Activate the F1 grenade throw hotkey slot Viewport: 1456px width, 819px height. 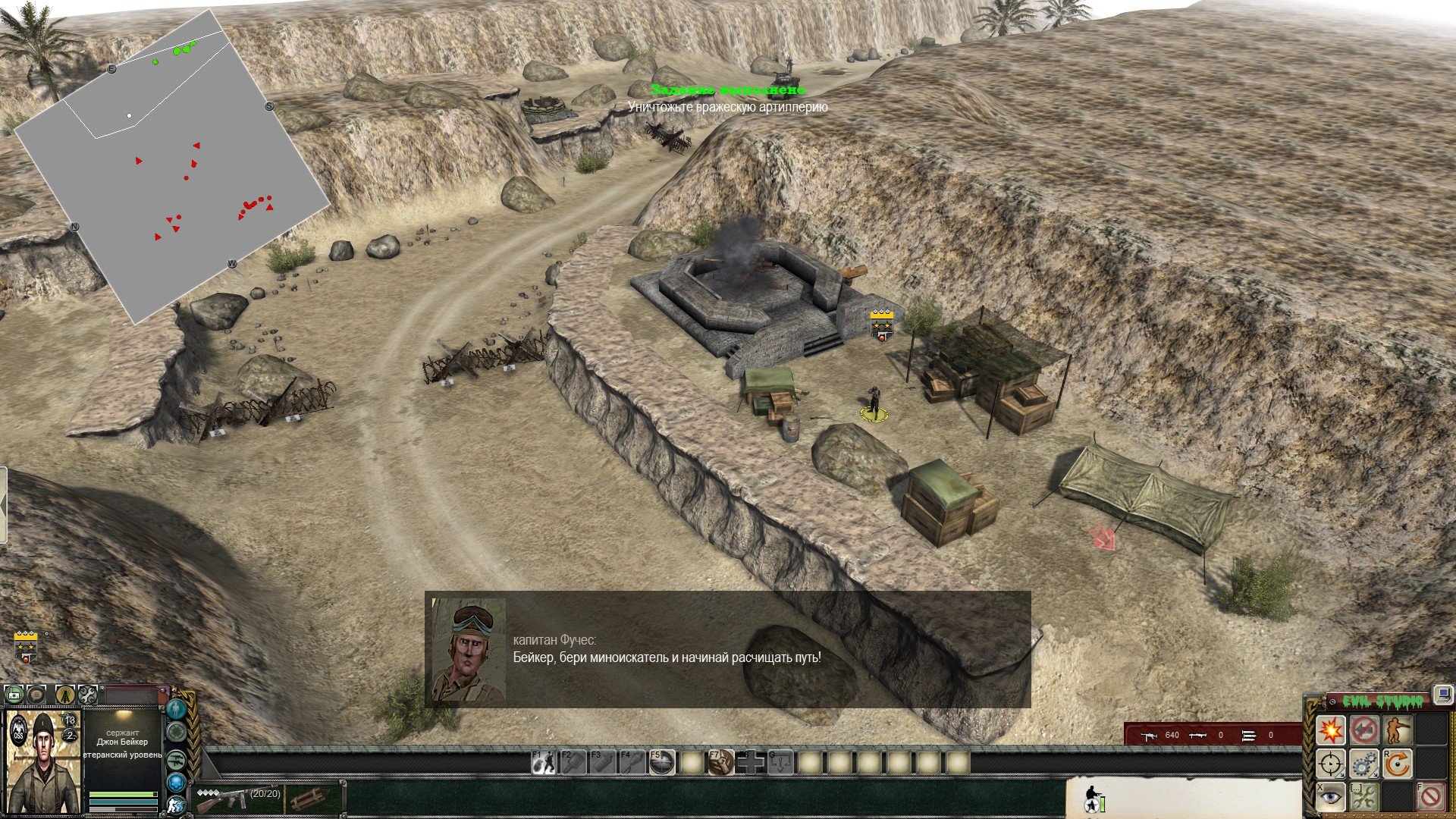(x=543, y=762)
